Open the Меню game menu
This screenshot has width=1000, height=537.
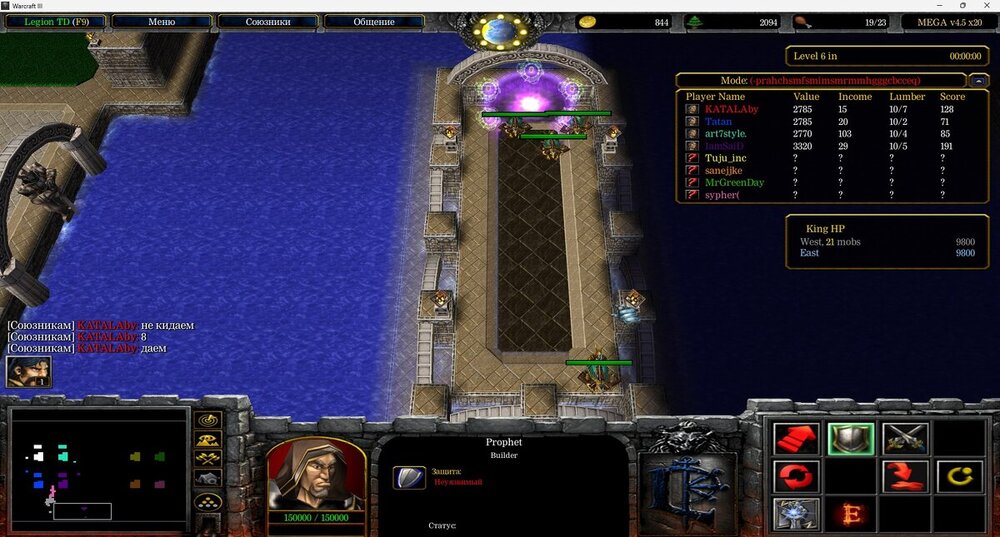(161, 21)
